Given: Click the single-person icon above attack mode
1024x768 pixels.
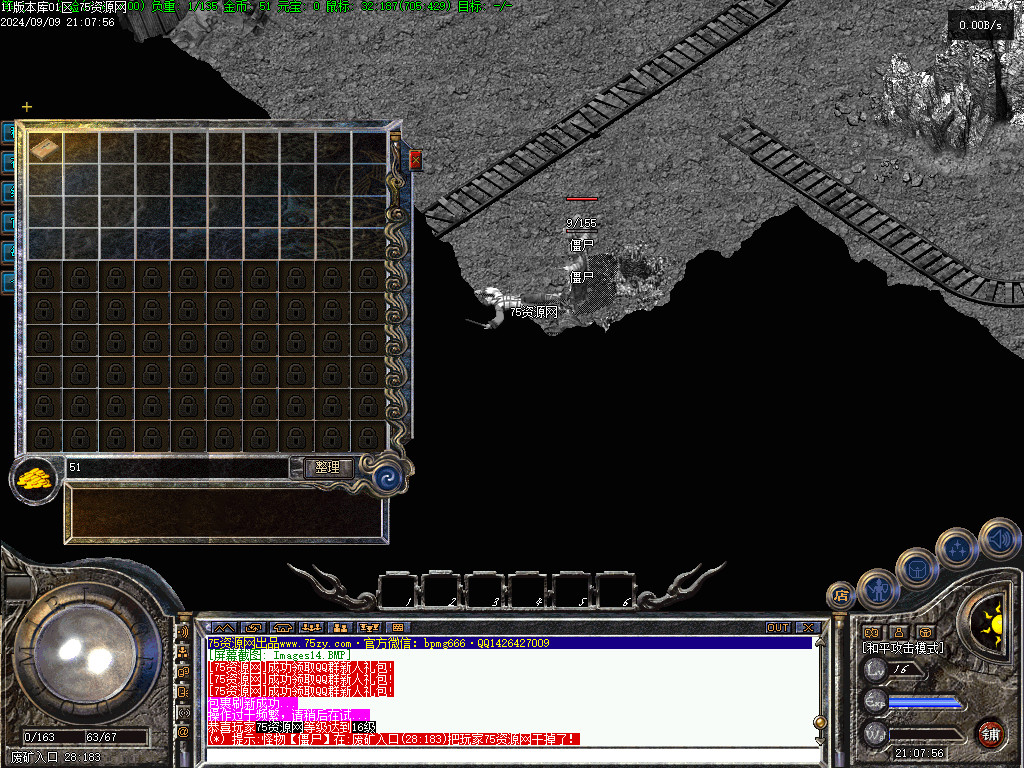Looking at the screenshot, I should [898, 632].
